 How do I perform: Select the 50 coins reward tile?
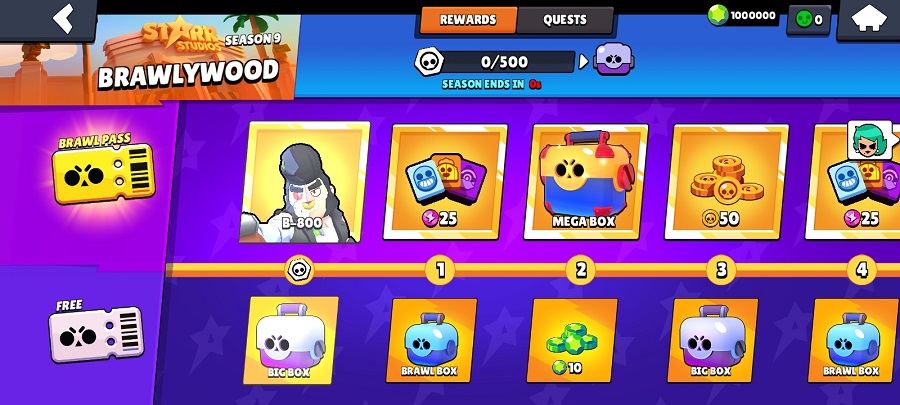[729, 185]
